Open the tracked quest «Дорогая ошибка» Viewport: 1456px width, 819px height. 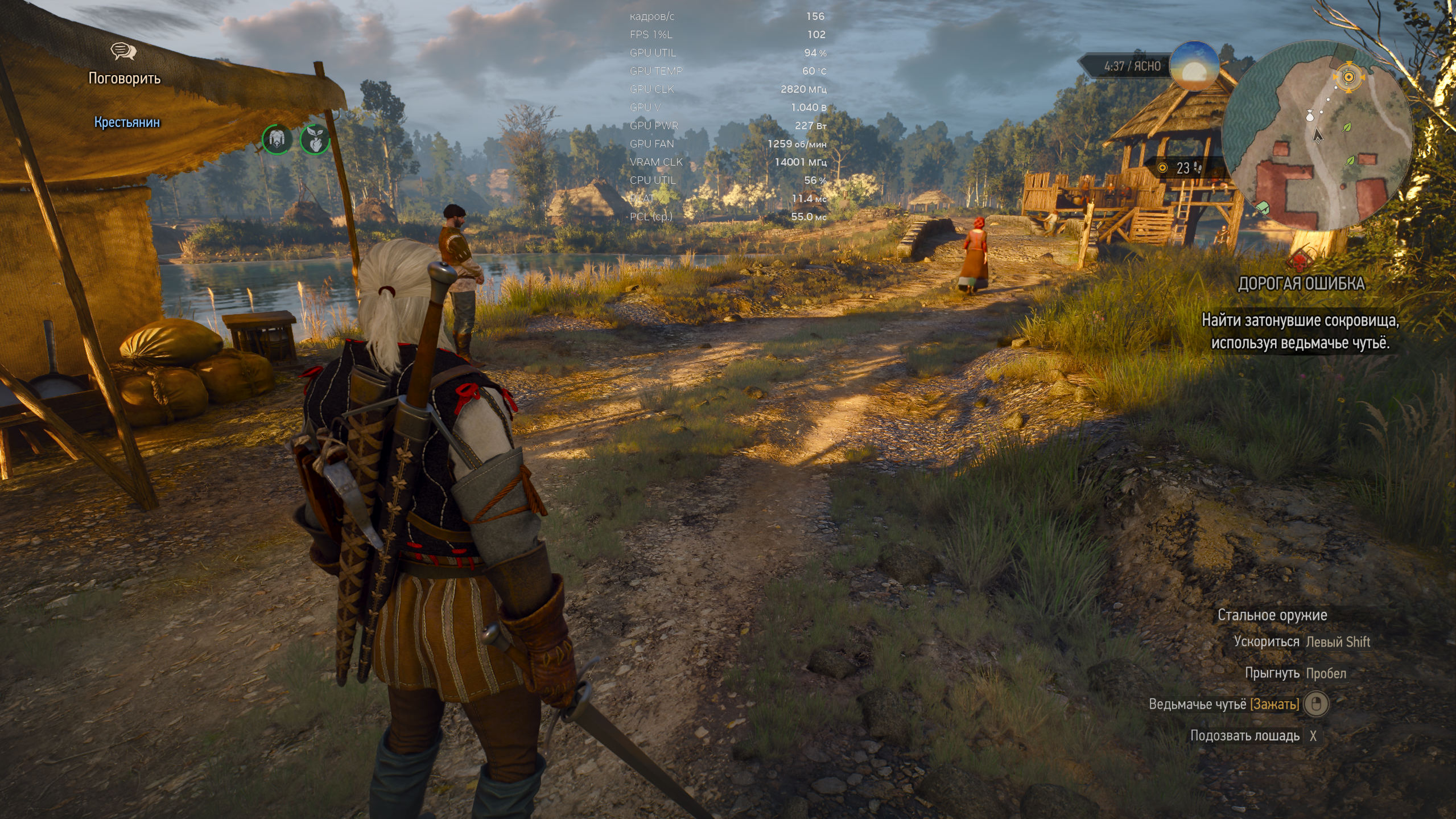tap(1301, 283)
